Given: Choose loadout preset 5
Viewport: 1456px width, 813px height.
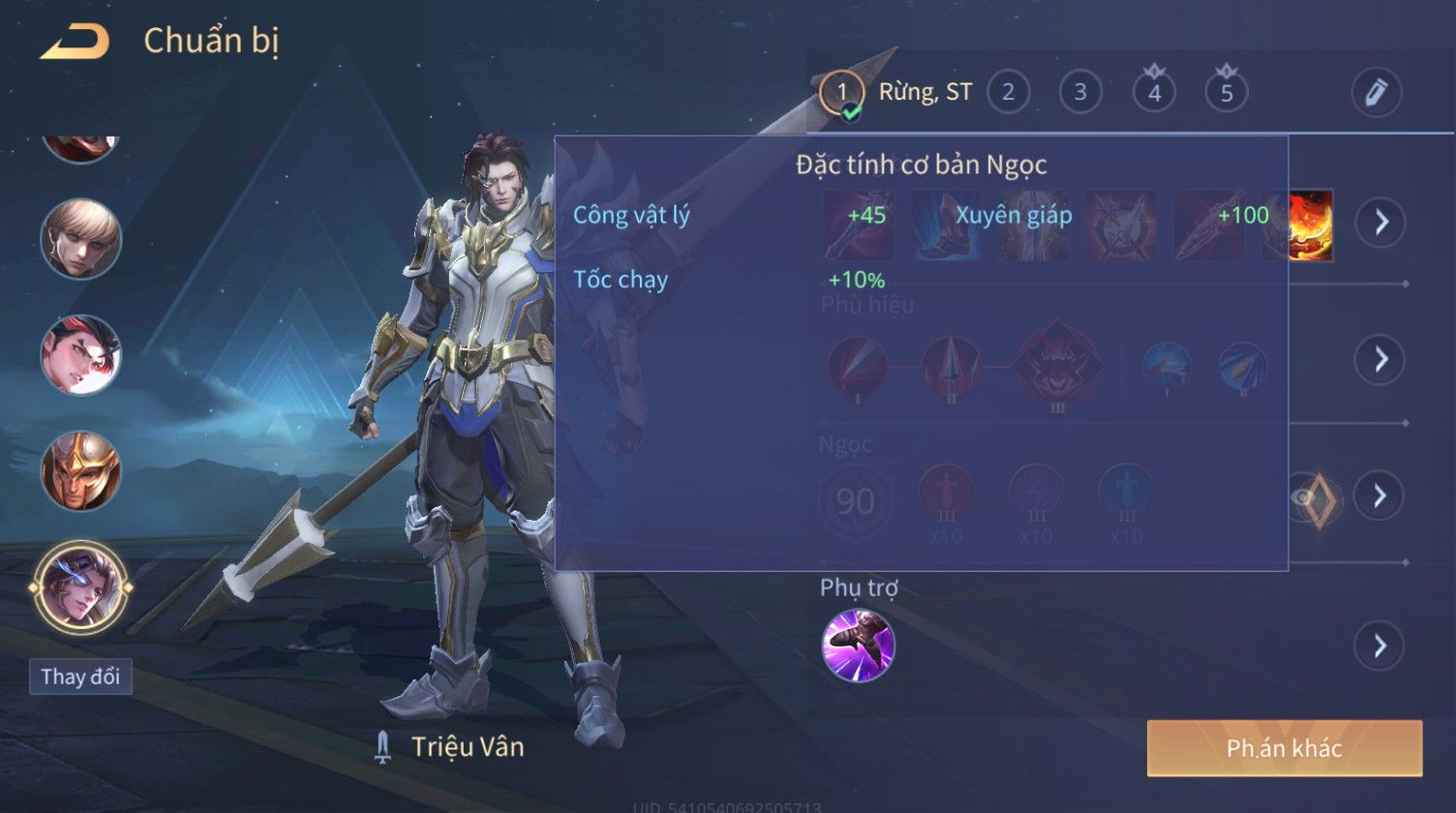Looking at the screenshot, I should [1227, 93].
